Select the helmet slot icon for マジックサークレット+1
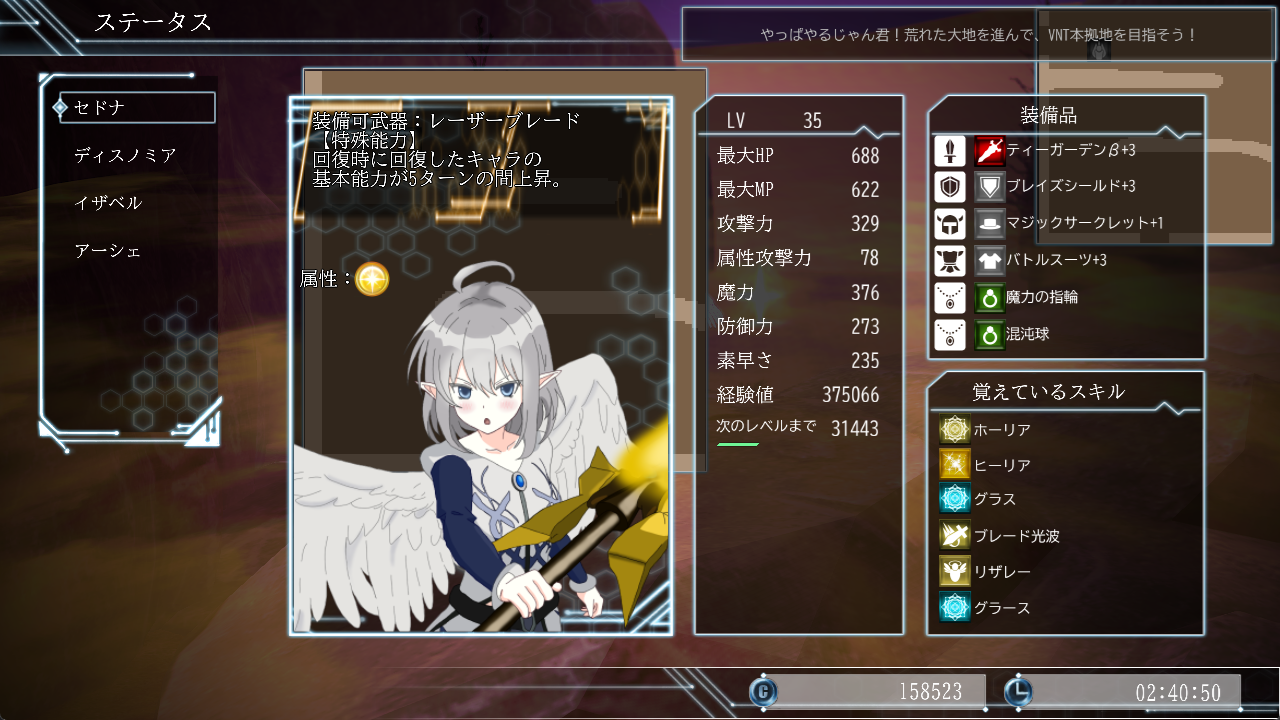This screenshot has width=1280, height=720. tap(949, 223)
